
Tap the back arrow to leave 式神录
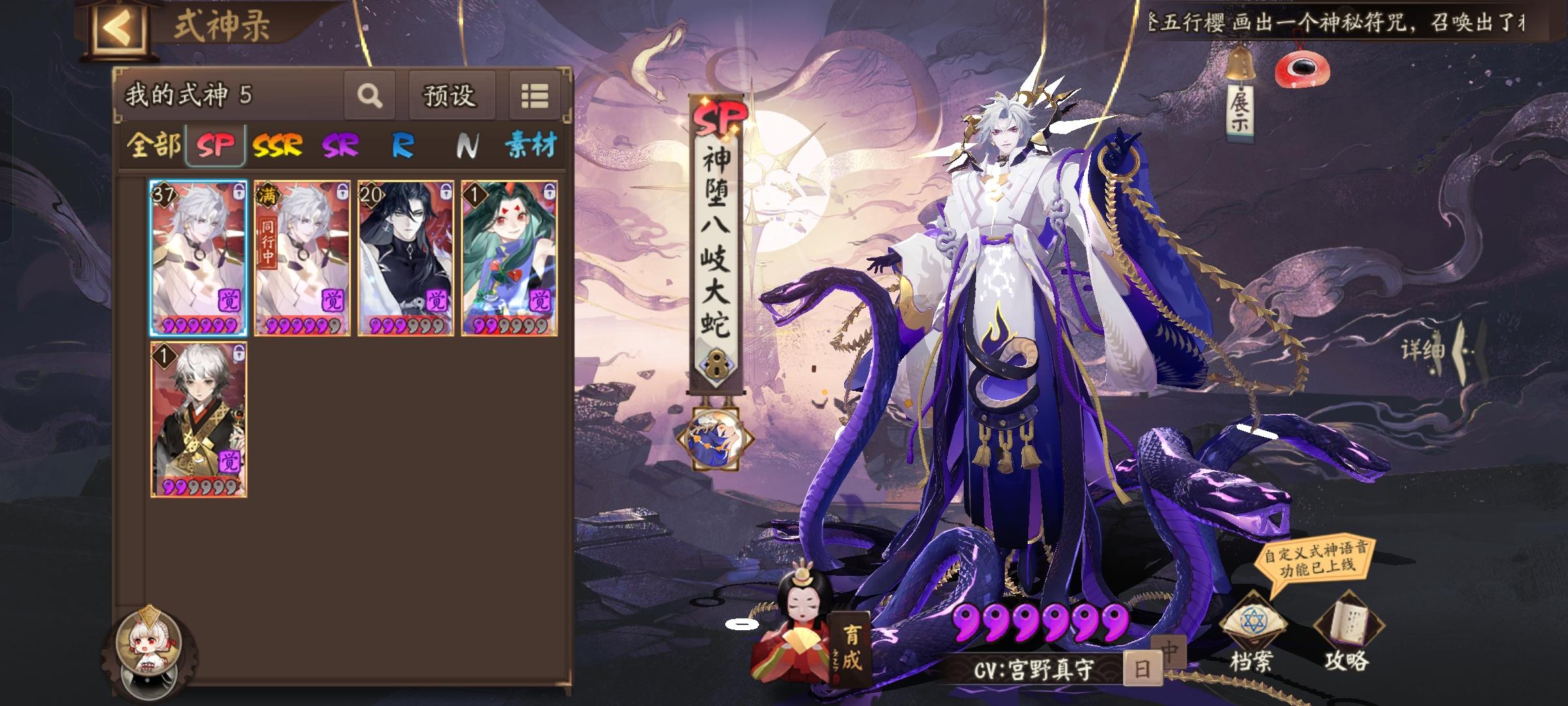(120, 26)
